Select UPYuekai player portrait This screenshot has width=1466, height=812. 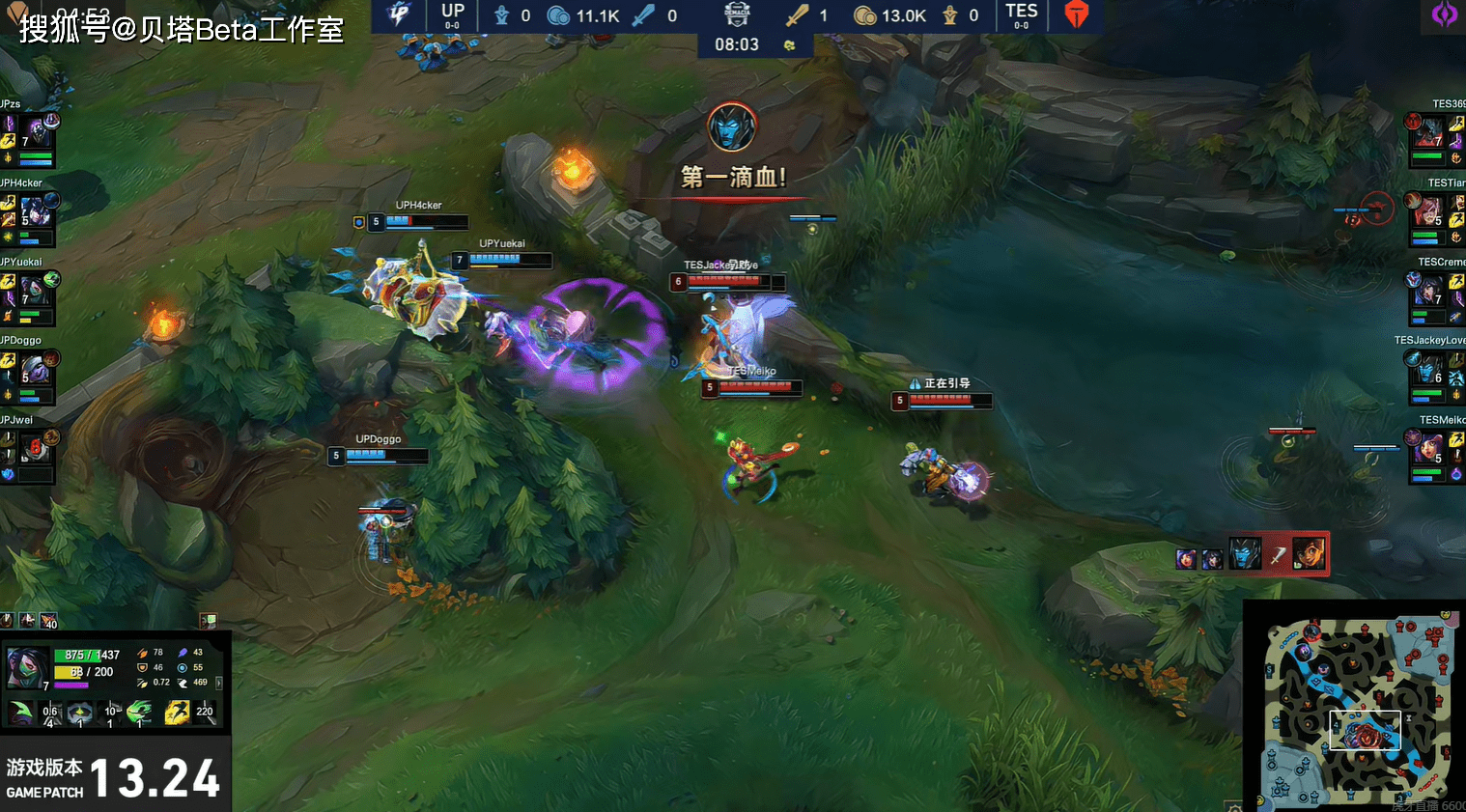(x=34, y=290)
